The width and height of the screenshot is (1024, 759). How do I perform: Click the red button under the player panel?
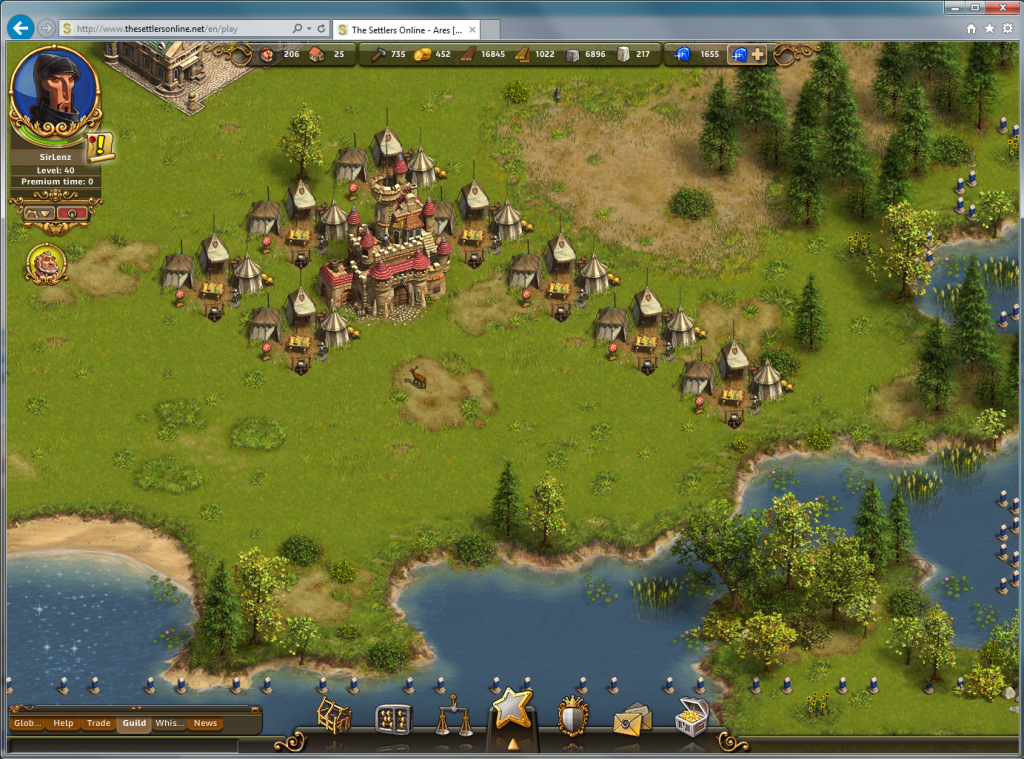(x=73, y=212)
